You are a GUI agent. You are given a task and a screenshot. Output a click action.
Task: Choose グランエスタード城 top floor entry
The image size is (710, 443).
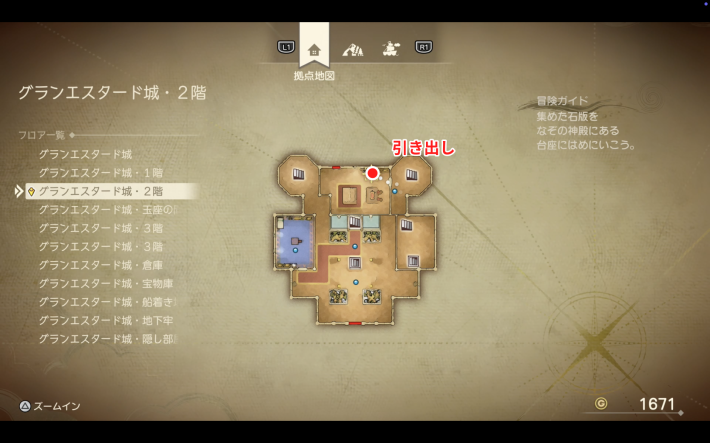[x=86, y=154]
